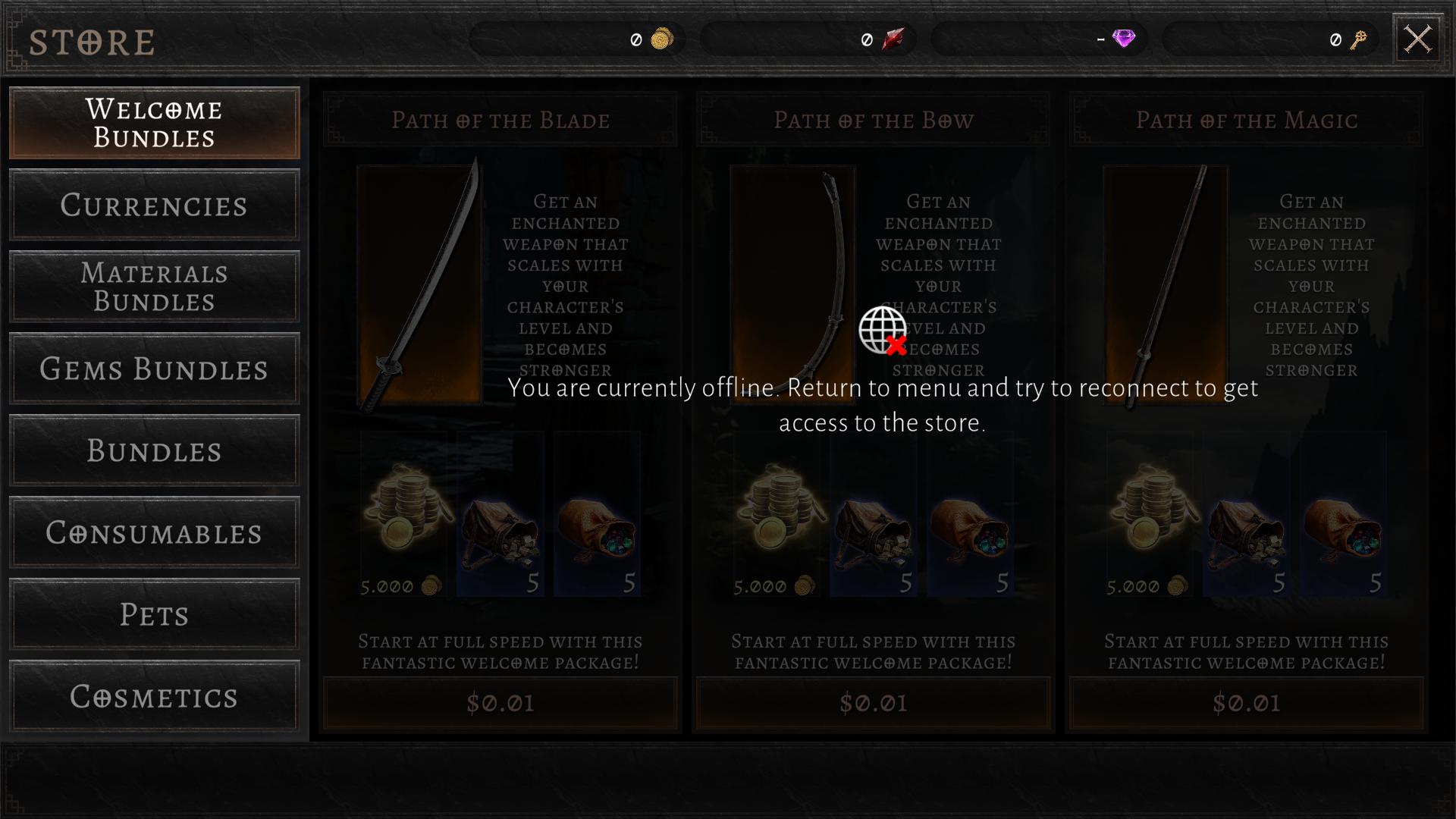Open the Currencies store section
Screen dimensions: 1456x819
(154, 205)
